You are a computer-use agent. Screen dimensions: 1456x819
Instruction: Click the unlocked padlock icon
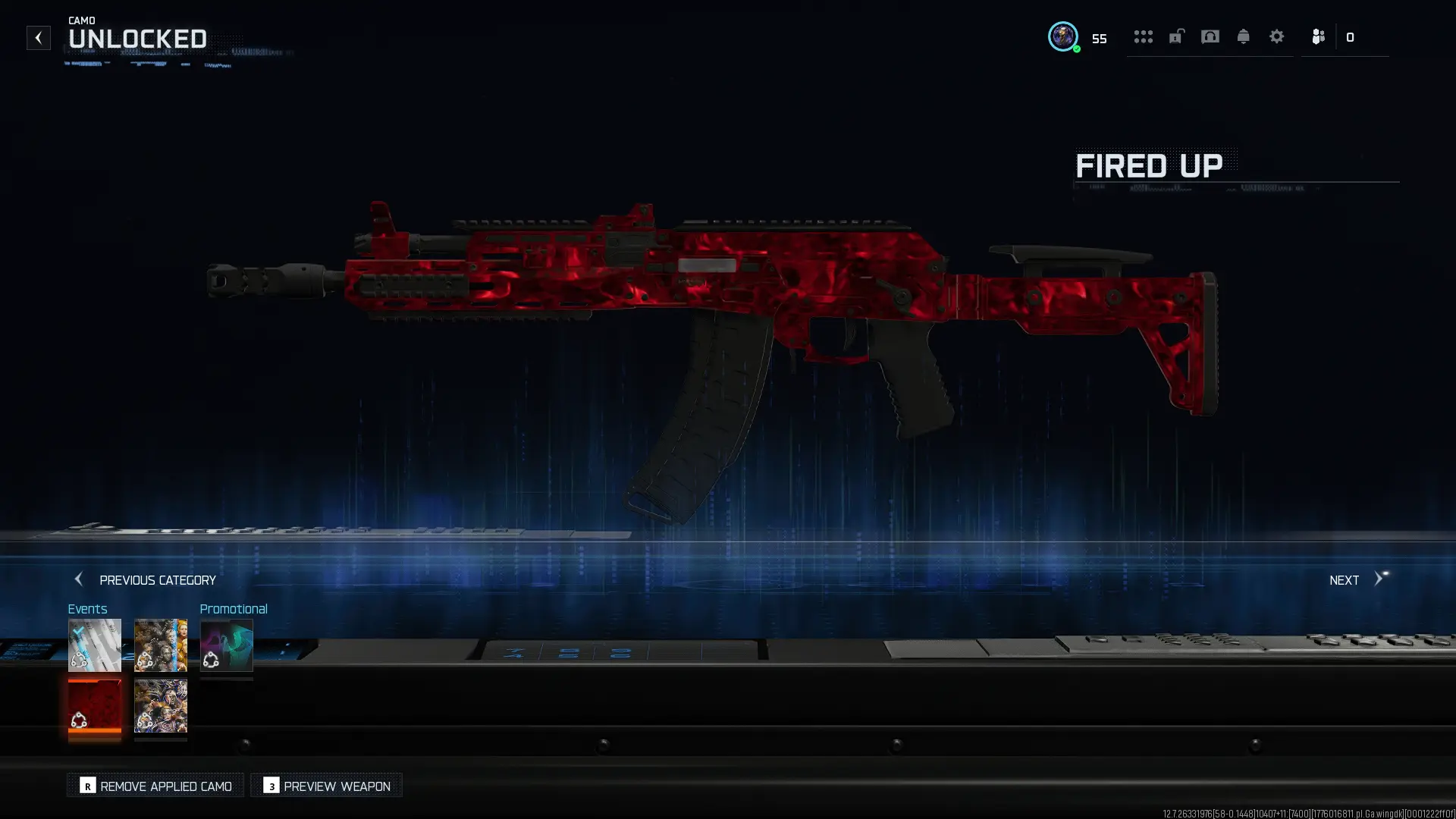click(x=1176, y=36)
